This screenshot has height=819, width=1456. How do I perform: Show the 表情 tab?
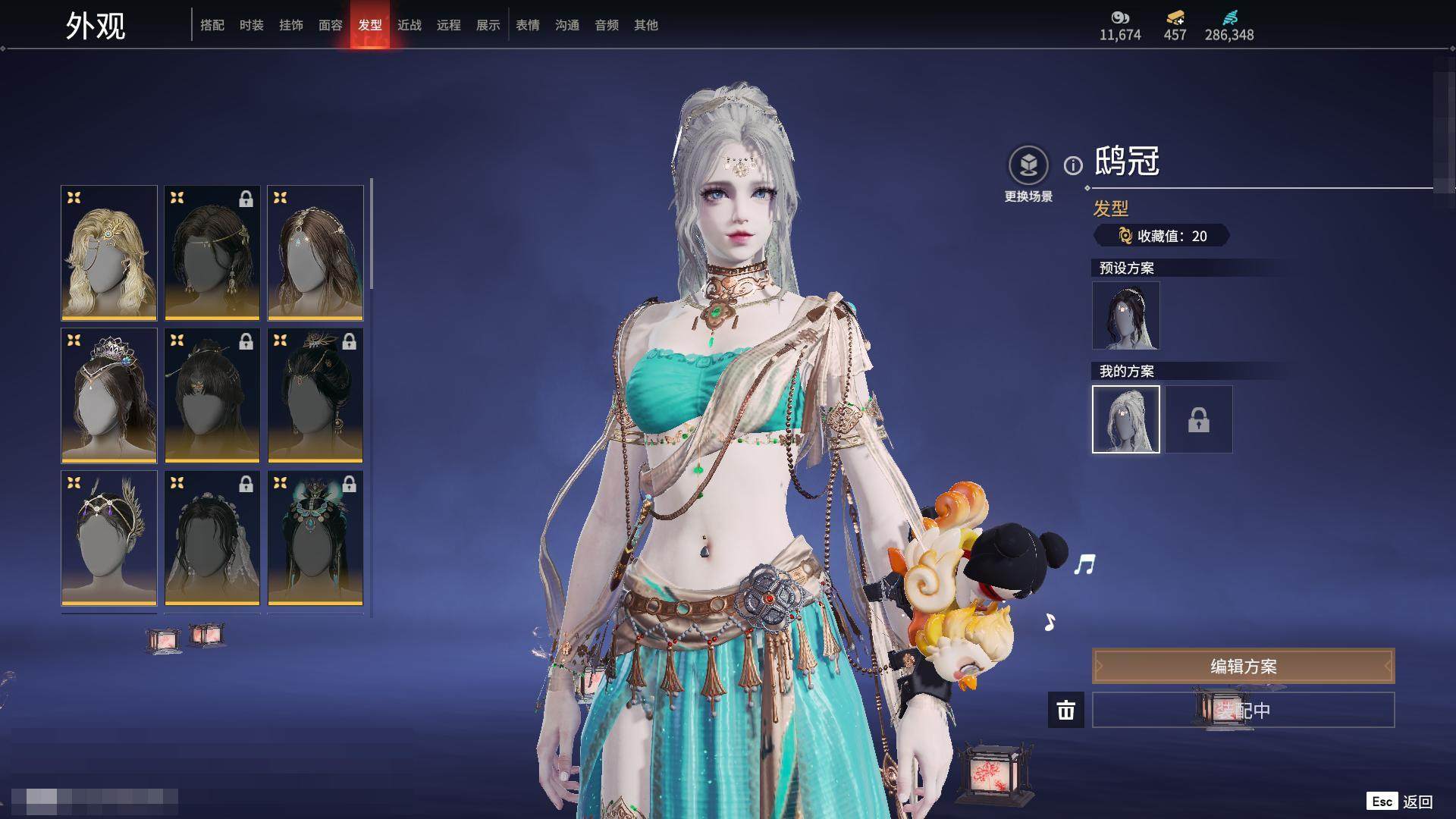528,25
